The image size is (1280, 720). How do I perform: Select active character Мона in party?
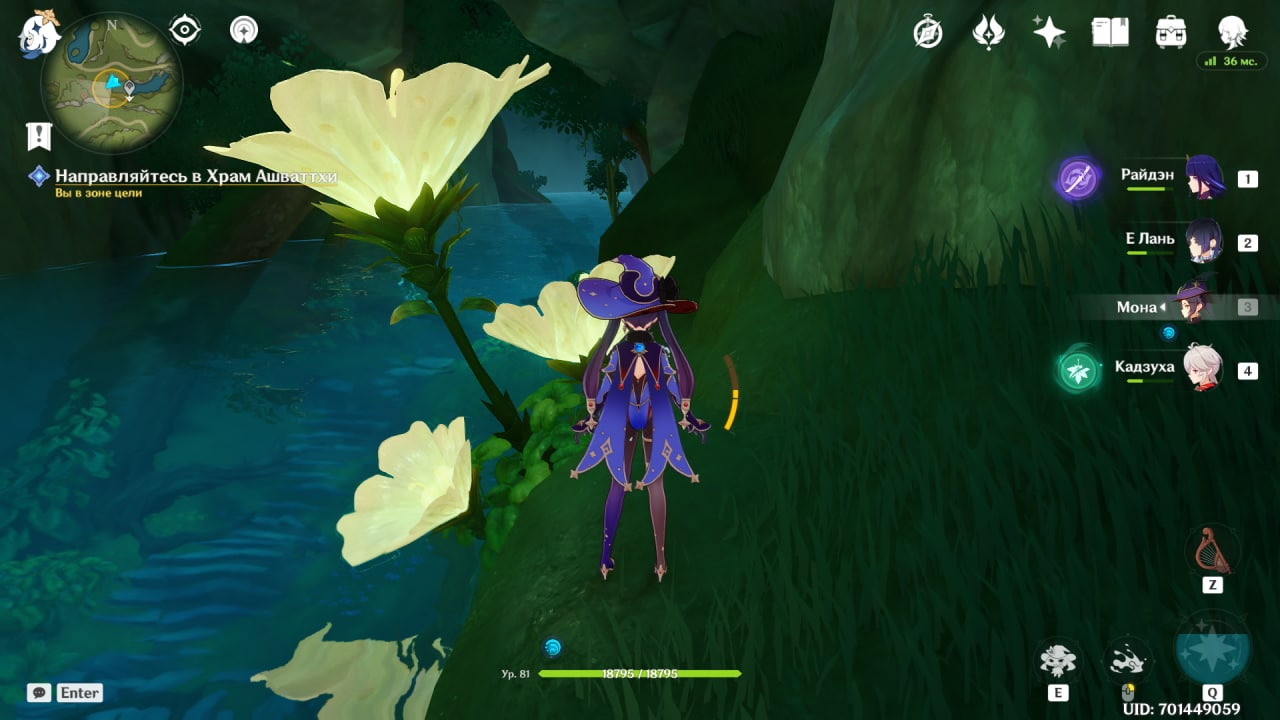[1192, 305]
